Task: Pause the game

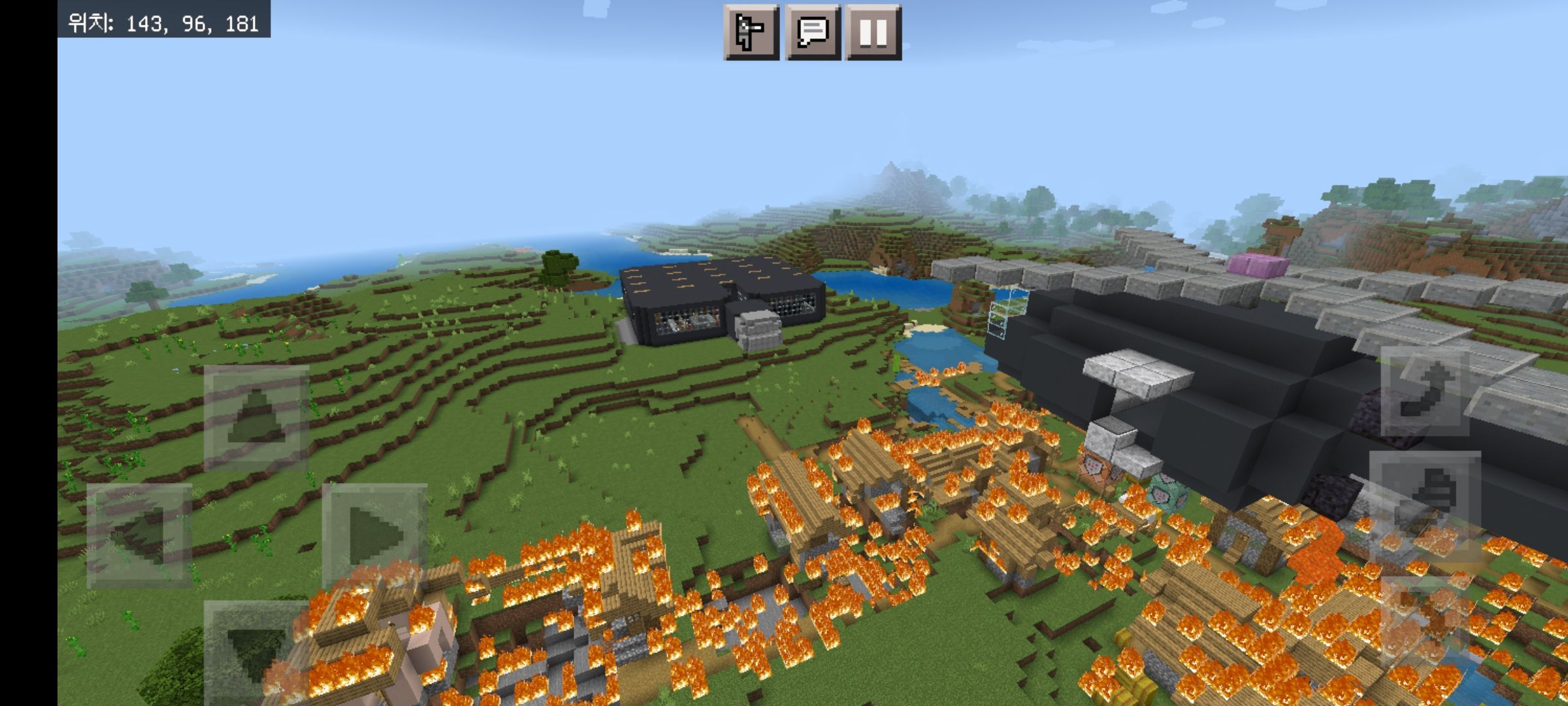Action: (873, 33)
